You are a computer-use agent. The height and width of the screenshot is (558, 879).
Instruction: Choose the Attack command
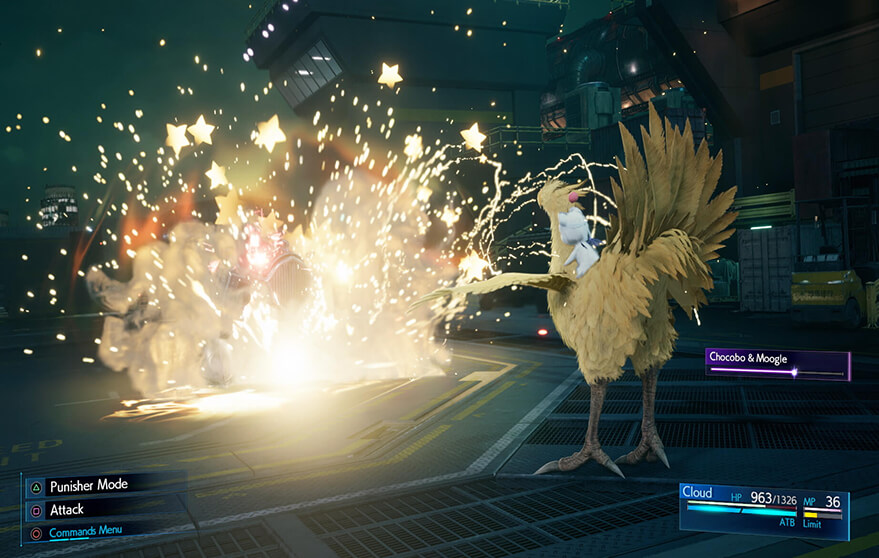click(69, 509)
